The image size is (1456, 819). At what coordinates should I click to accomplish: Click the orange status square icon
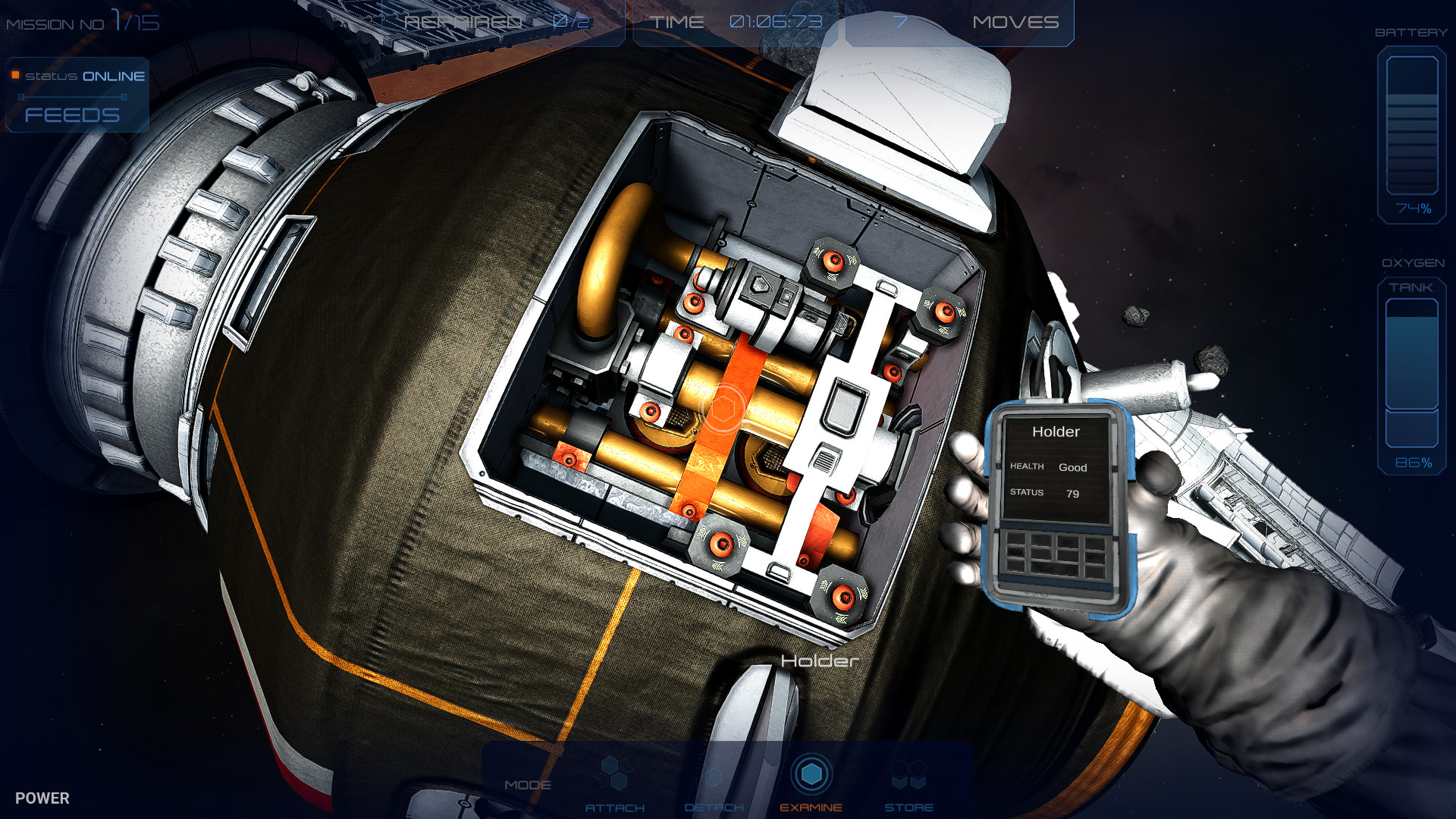[x=15, y=75]
